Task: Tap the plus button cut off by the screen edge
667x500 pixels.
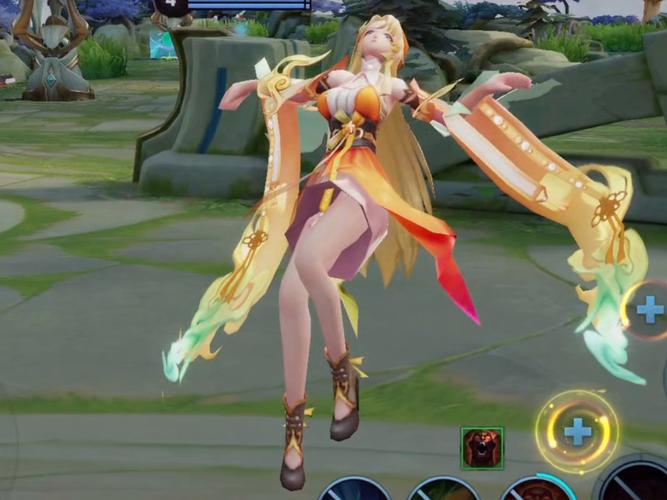Action: point(649,309)
